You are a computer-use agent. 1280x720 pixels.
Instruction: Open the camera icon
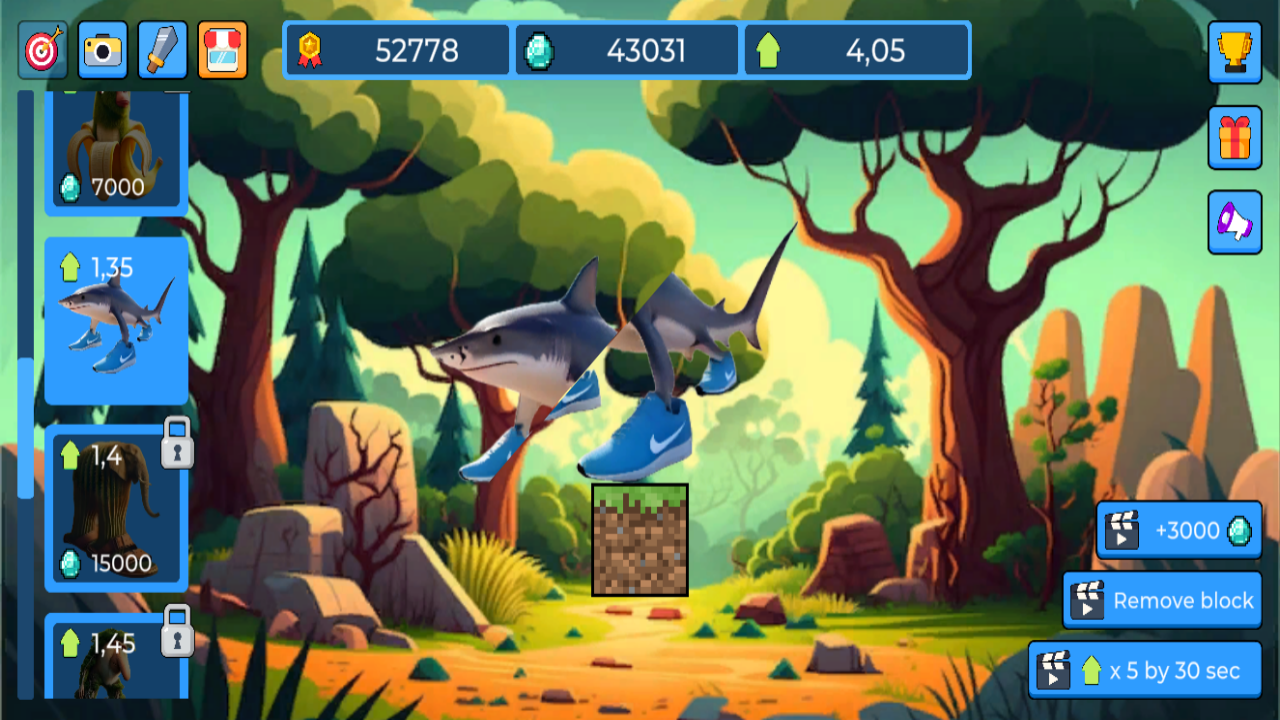pyautogui.click(x=102, y=50)
